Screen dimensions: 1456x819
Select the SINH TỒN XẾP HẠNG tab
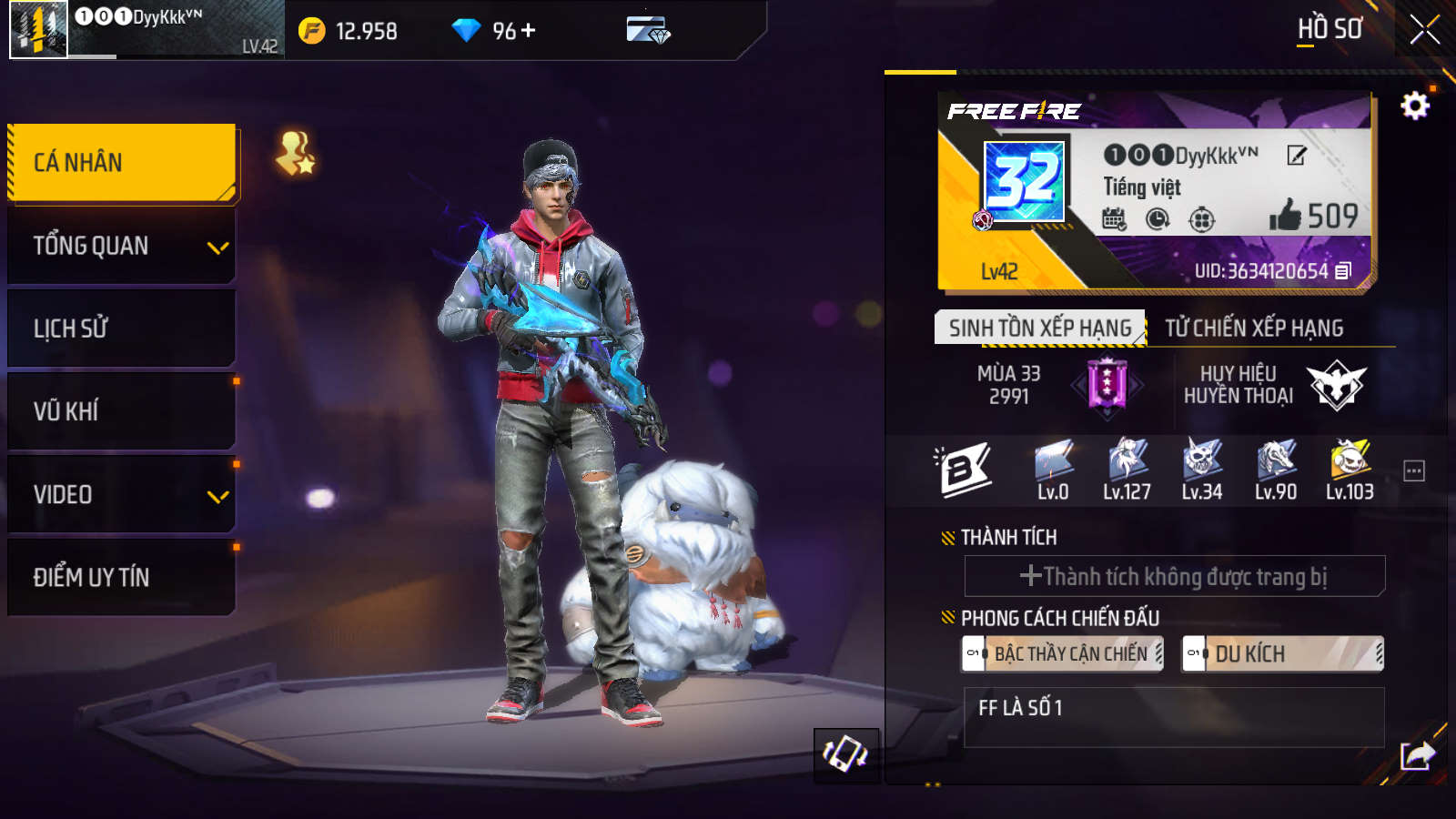tap(1040, 326)
